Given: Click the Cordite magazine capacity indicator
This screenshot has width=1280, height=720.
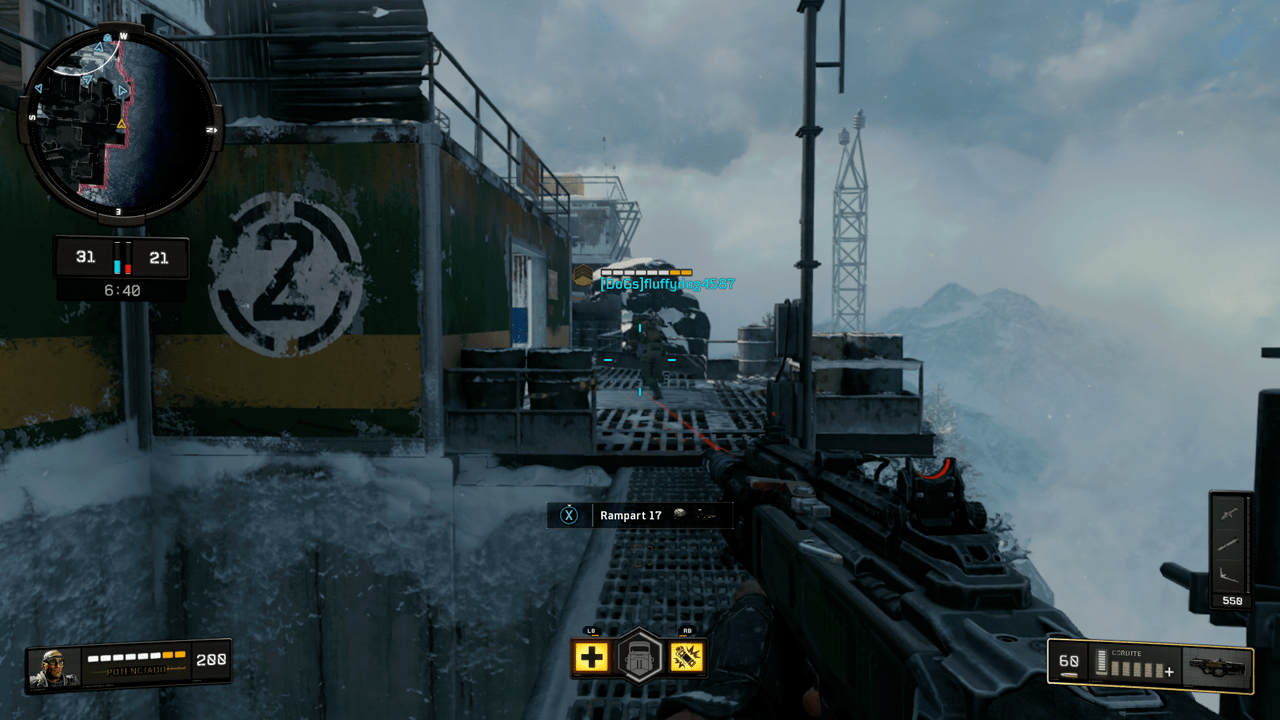Looking at the screenshot, I should tap(1100, 662).
